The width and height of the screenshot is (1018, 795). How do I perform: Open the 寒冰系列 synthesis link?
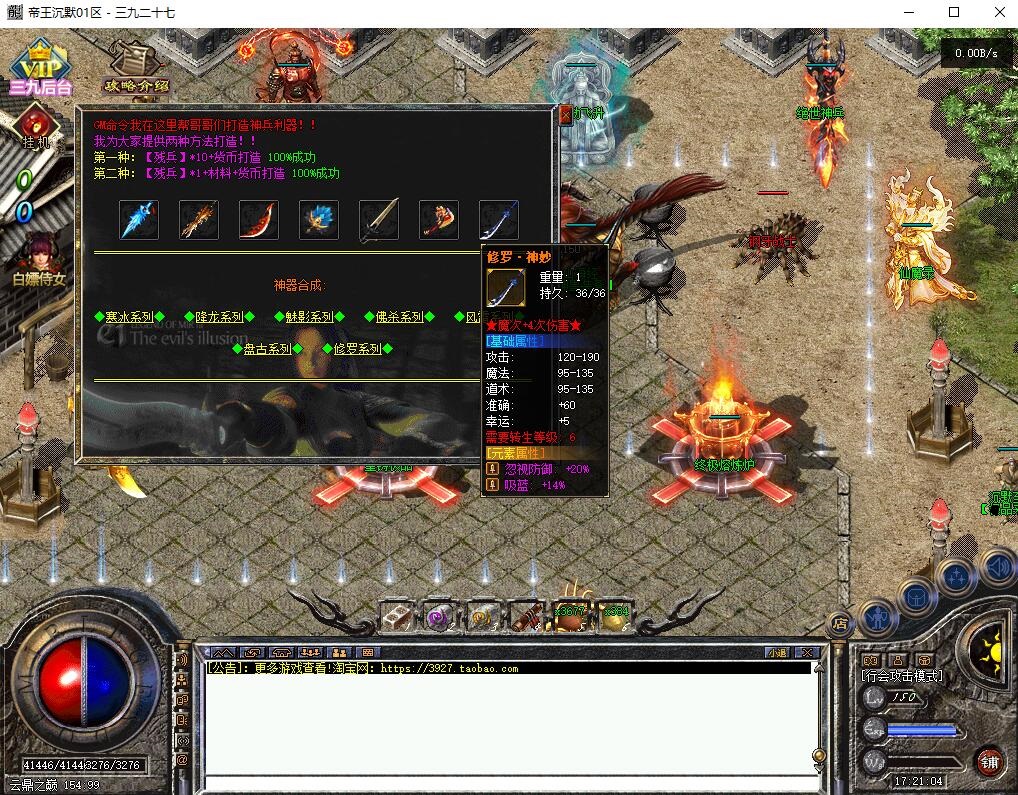click(x=129, y=317)
